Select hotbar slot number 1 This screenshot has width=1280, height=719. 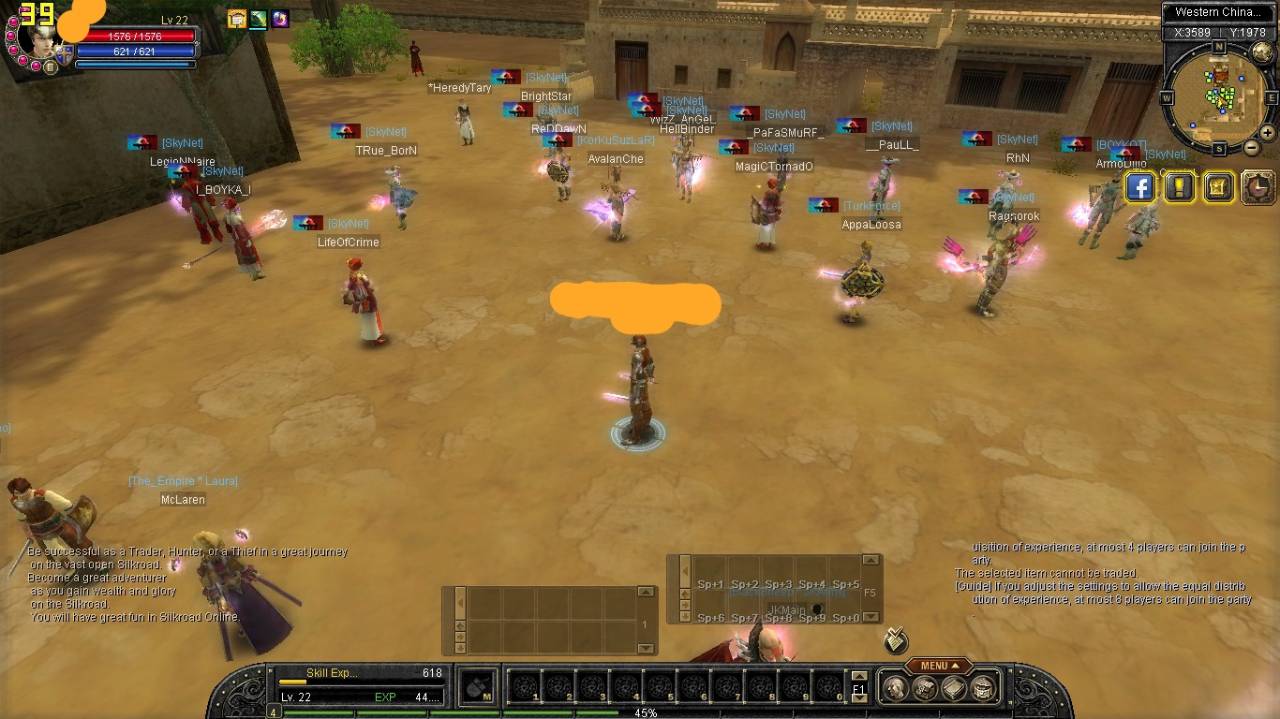[525, 687]
